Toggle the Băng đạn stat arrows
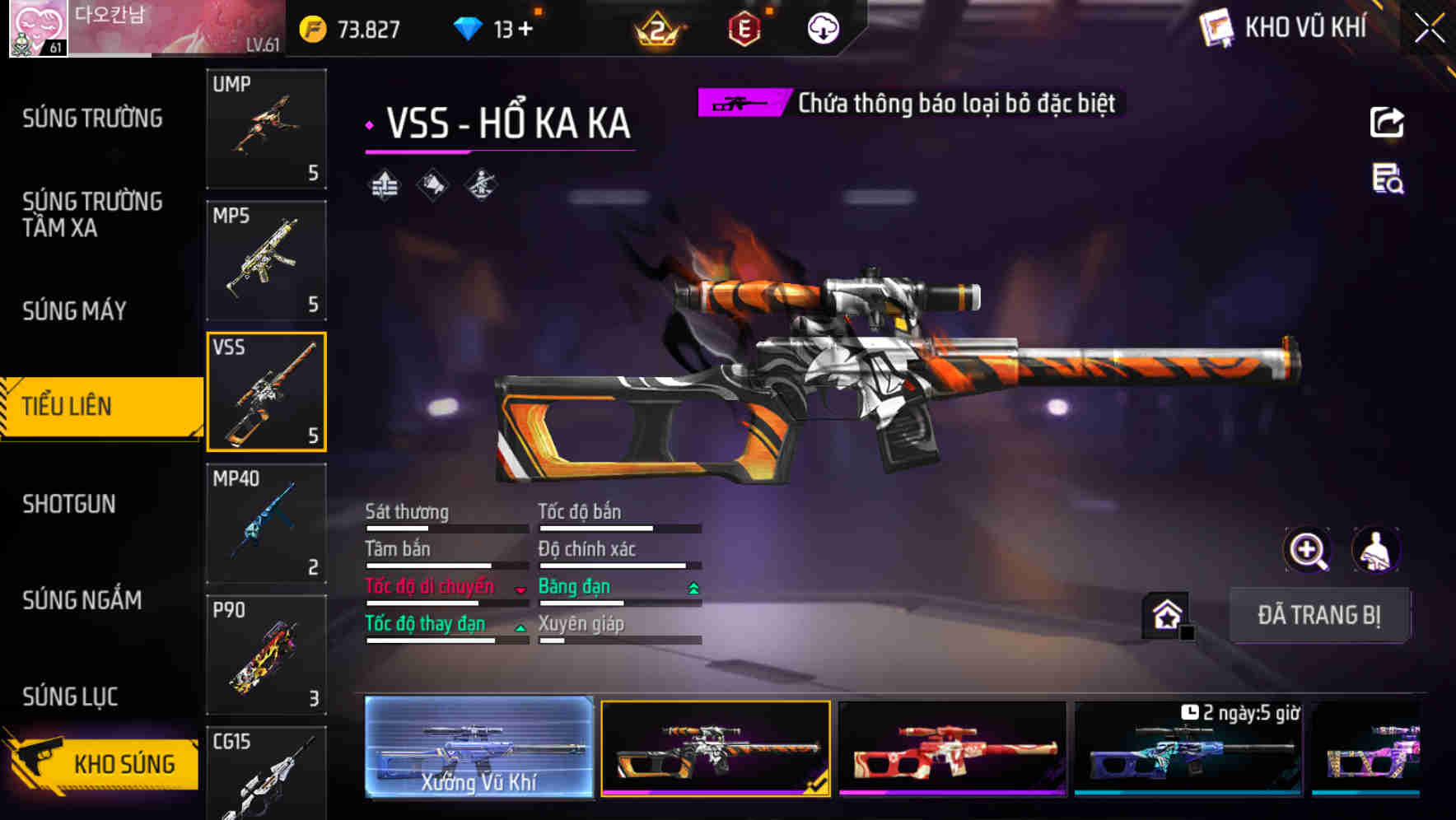The image size is (1456, 820). click(692, 589)
